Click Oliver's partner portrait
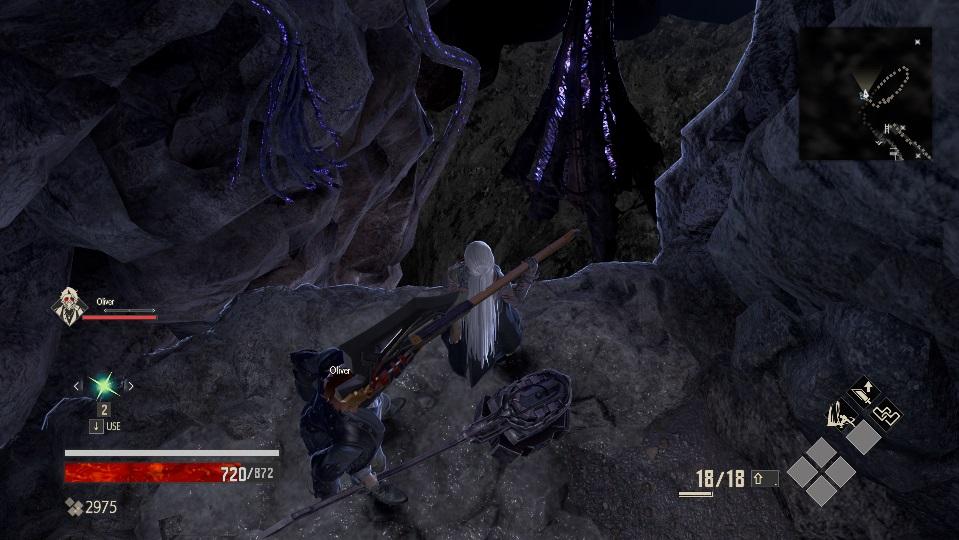The width and height of the screenshot is (959, 540). 67,304
